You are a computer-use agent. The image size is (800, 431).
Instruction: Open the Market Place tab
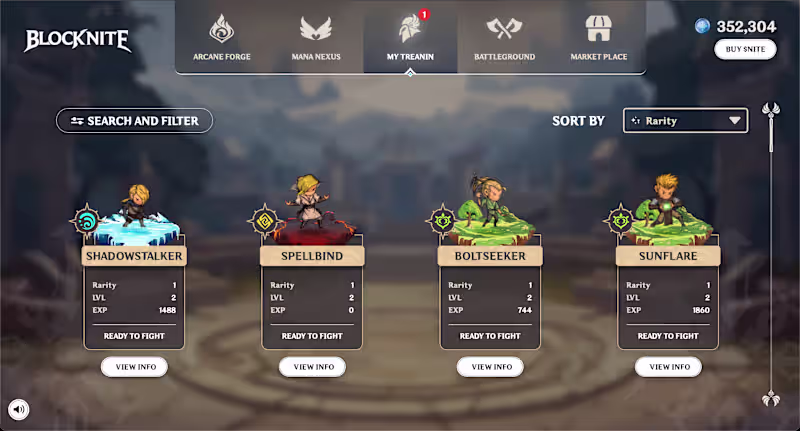(598, 37)
